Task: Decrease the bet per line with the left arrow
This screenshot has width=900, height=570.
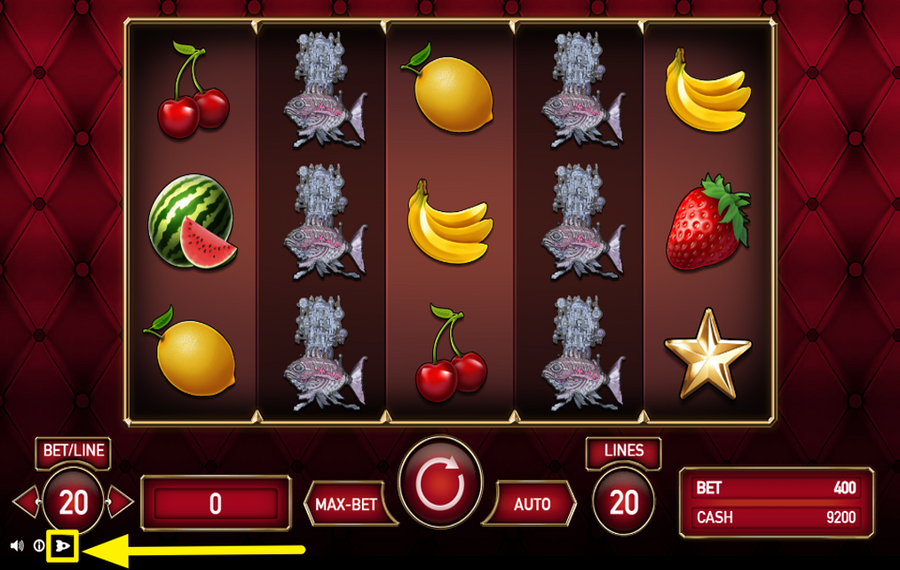Action: (26, 500)
